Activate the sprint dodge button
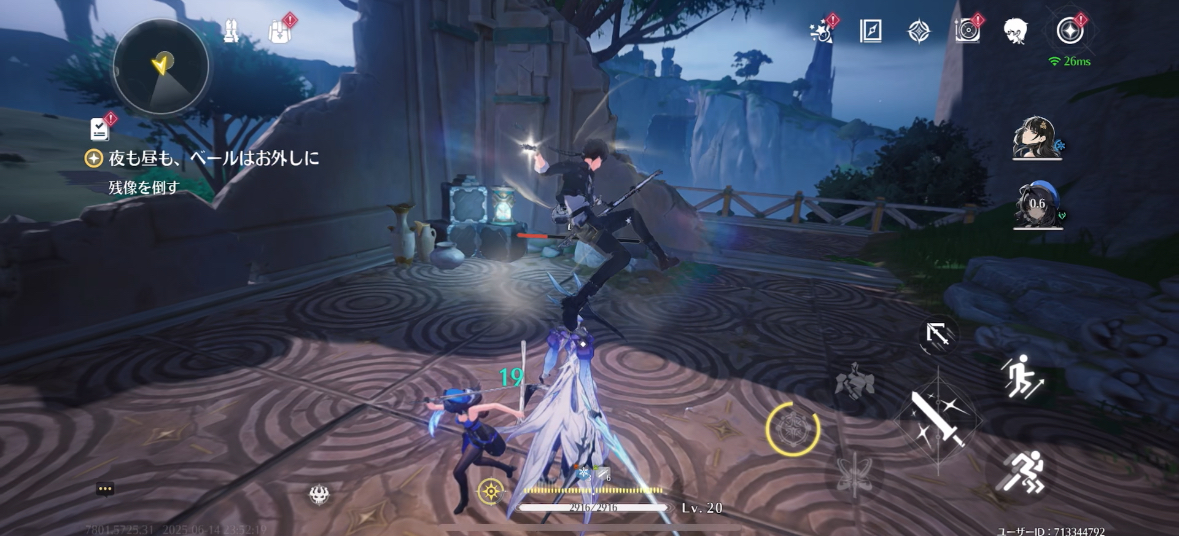Image resolution: width=1179 pixels, height=536 pixels. click(x=1020, y=471)
